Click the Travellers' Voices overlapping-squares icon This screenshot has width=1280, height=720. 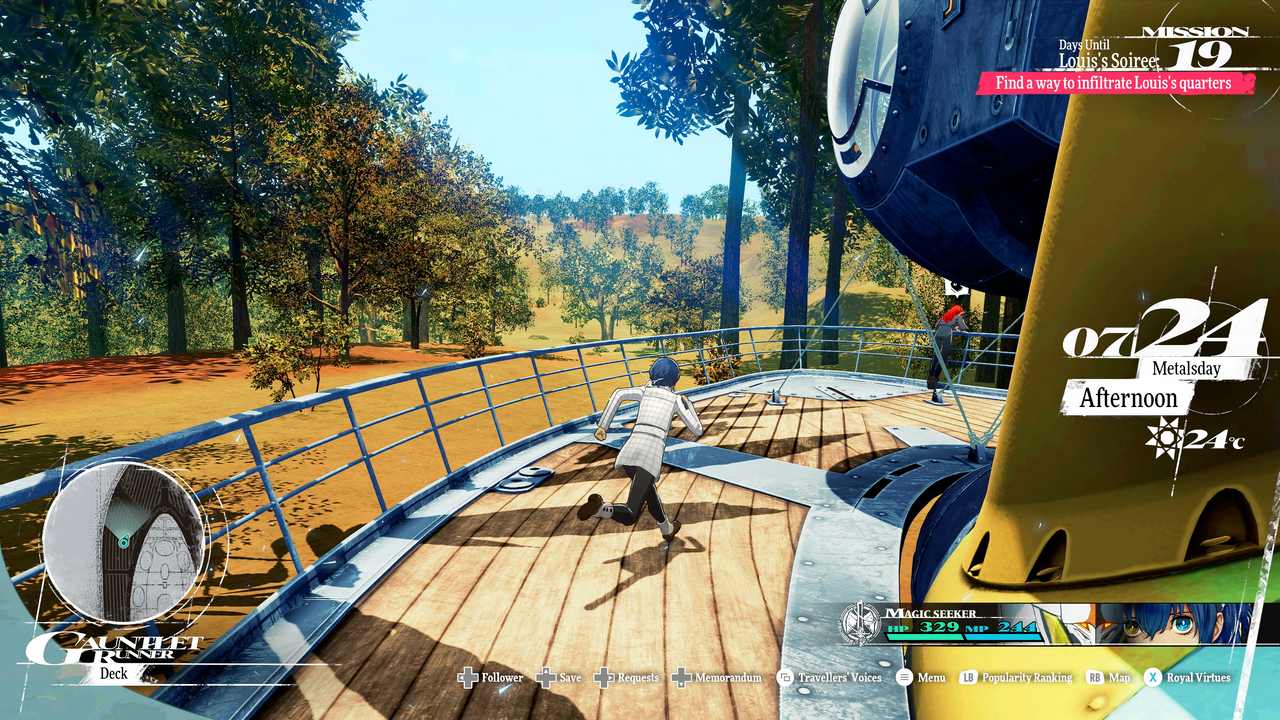point(783,677)
